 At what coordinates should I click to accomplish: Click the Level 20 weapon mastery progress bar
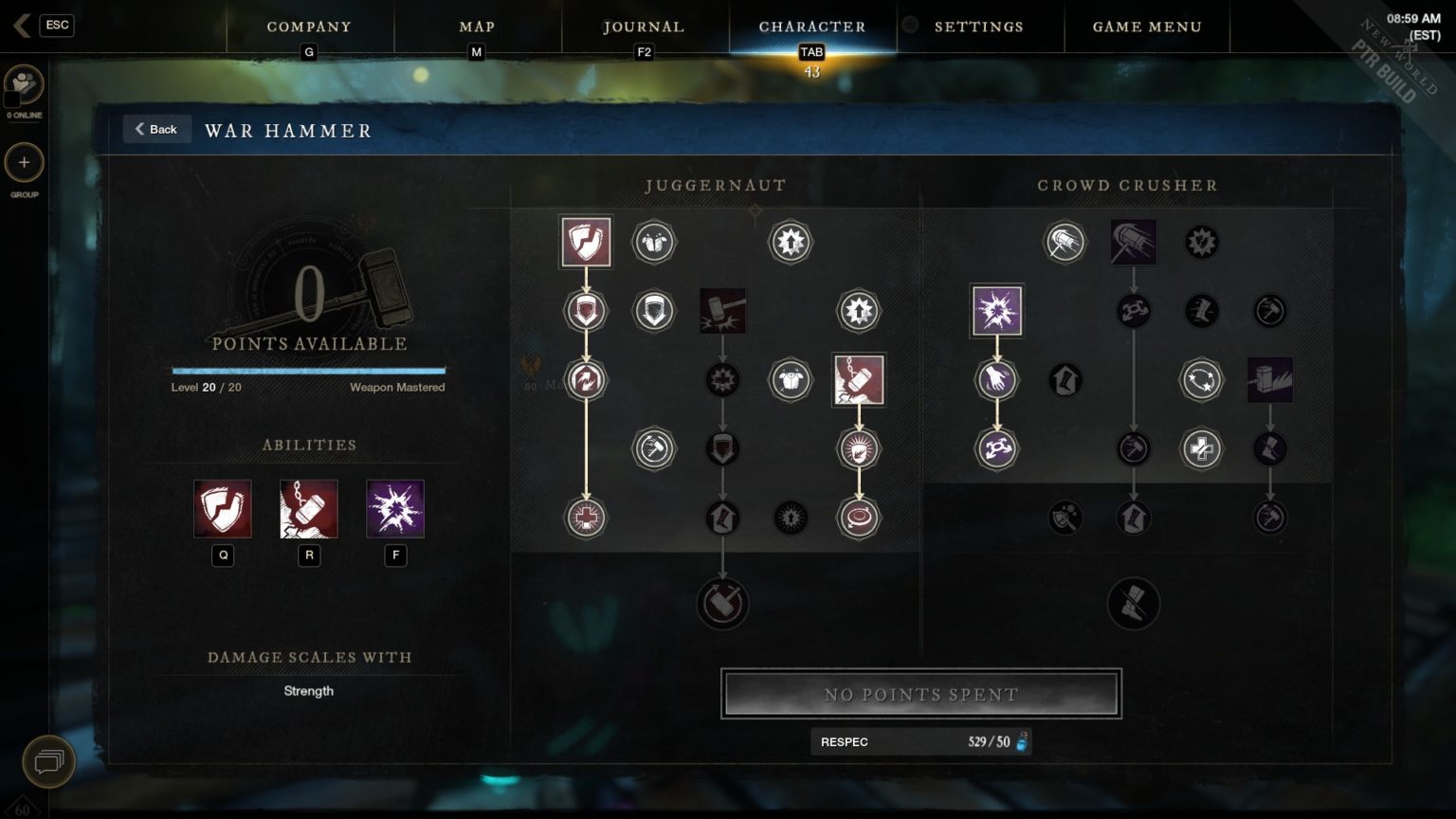pyautogui.click(x=308, y=372)
